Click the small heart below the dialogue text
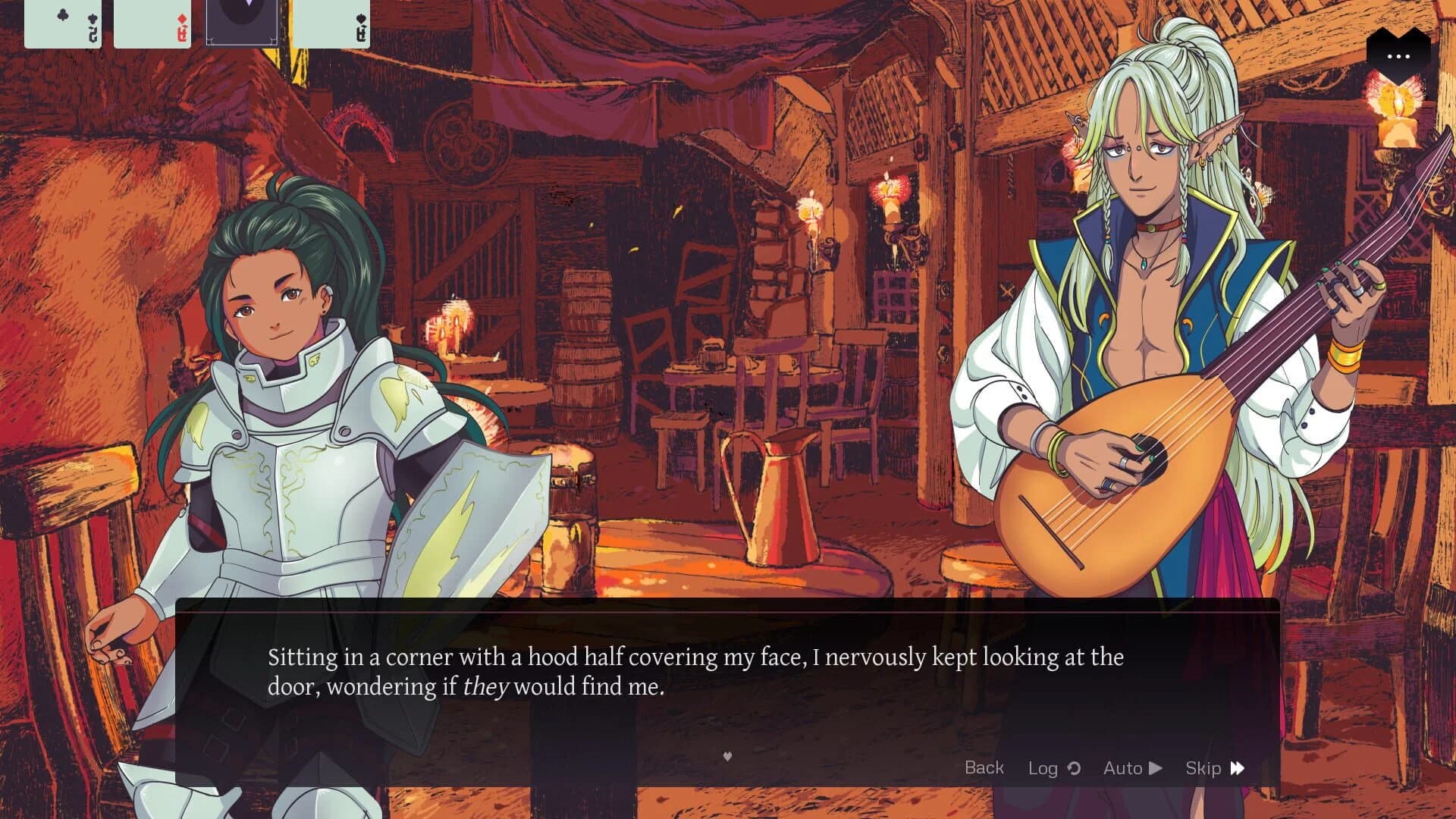Viewport: 1456px width, 819px height. click(727, 756)
